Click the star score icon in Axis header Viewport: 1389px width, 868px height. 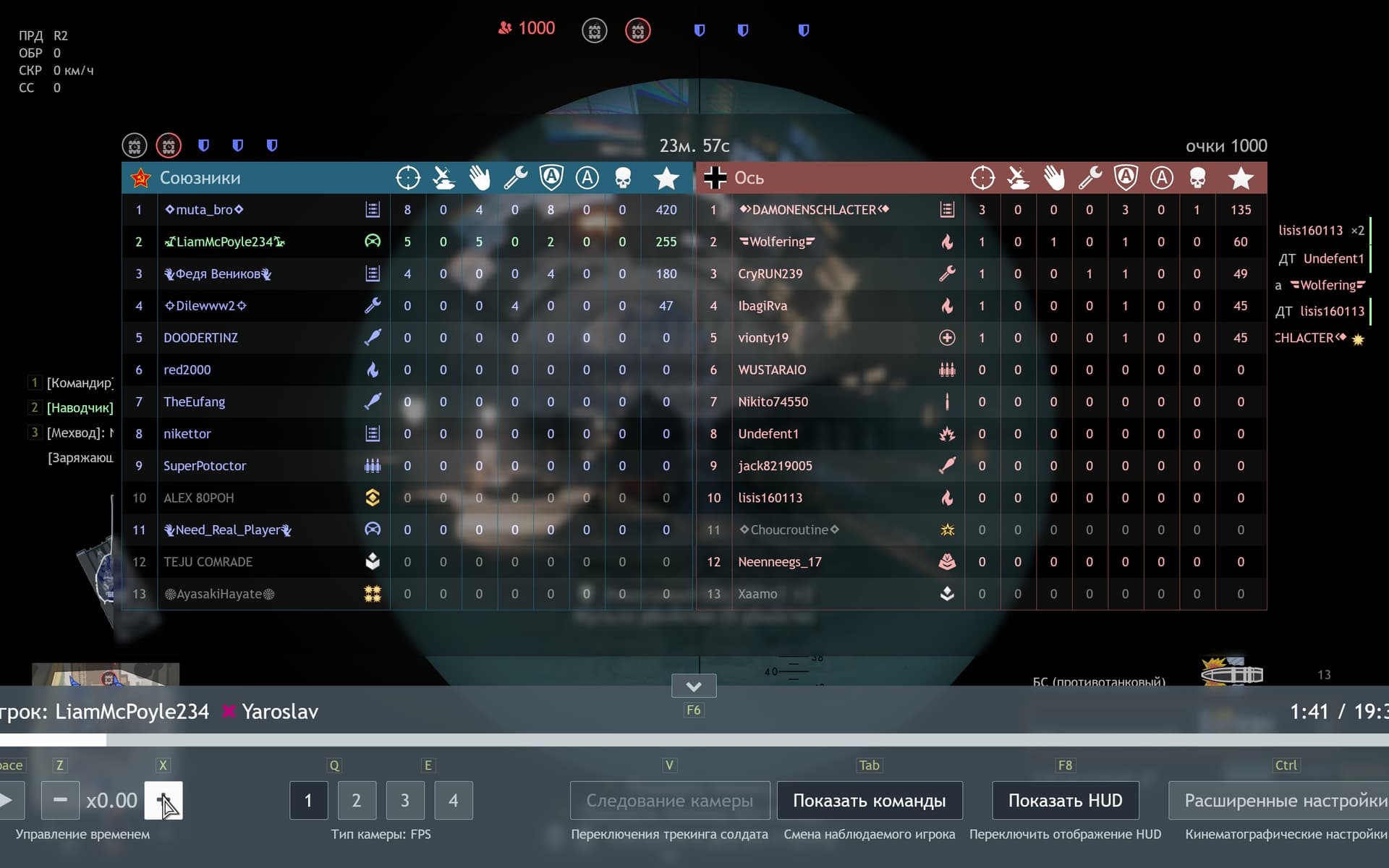[x=1241, y=177]
